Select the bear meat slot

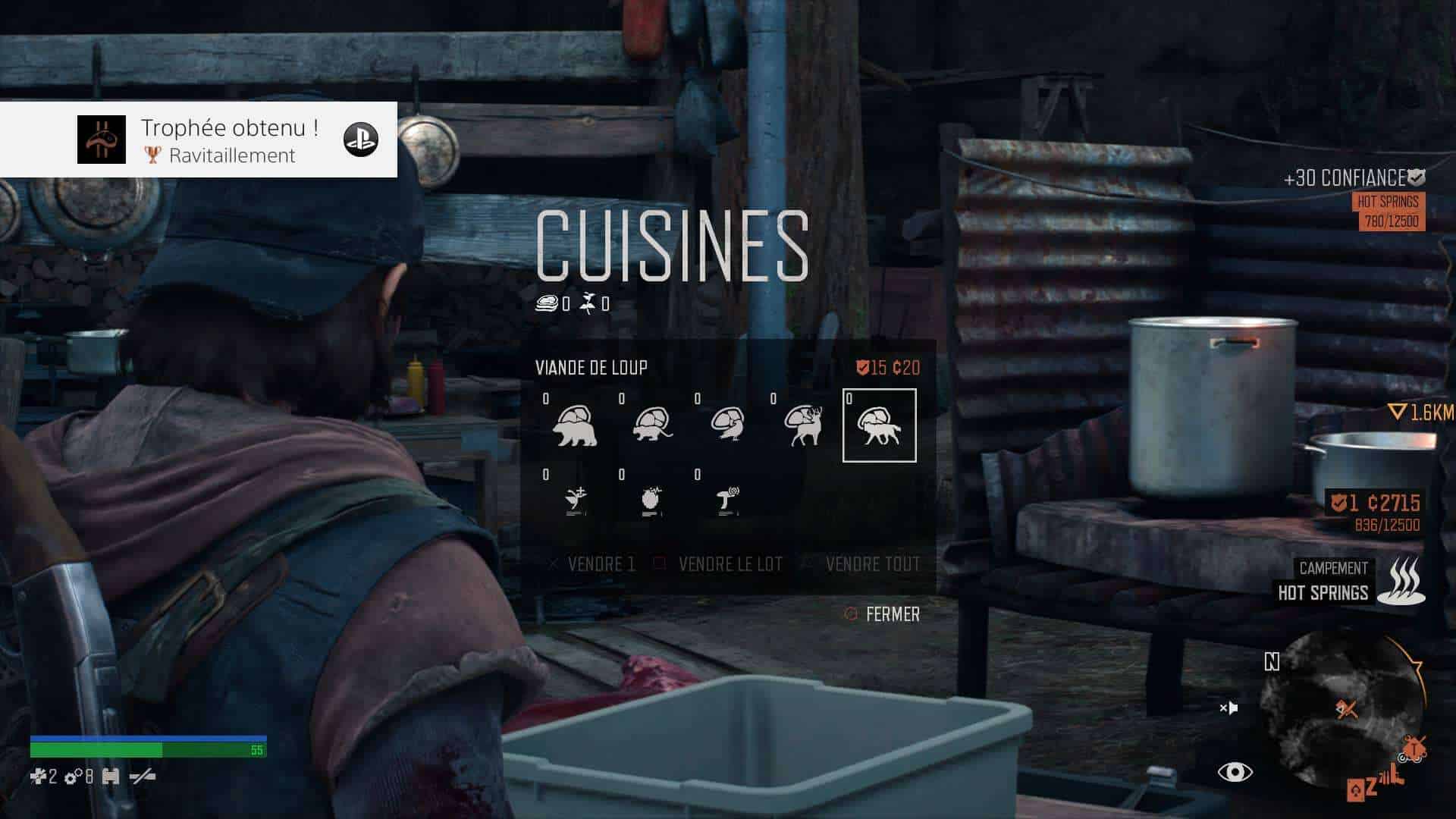(x=576, y=425)
